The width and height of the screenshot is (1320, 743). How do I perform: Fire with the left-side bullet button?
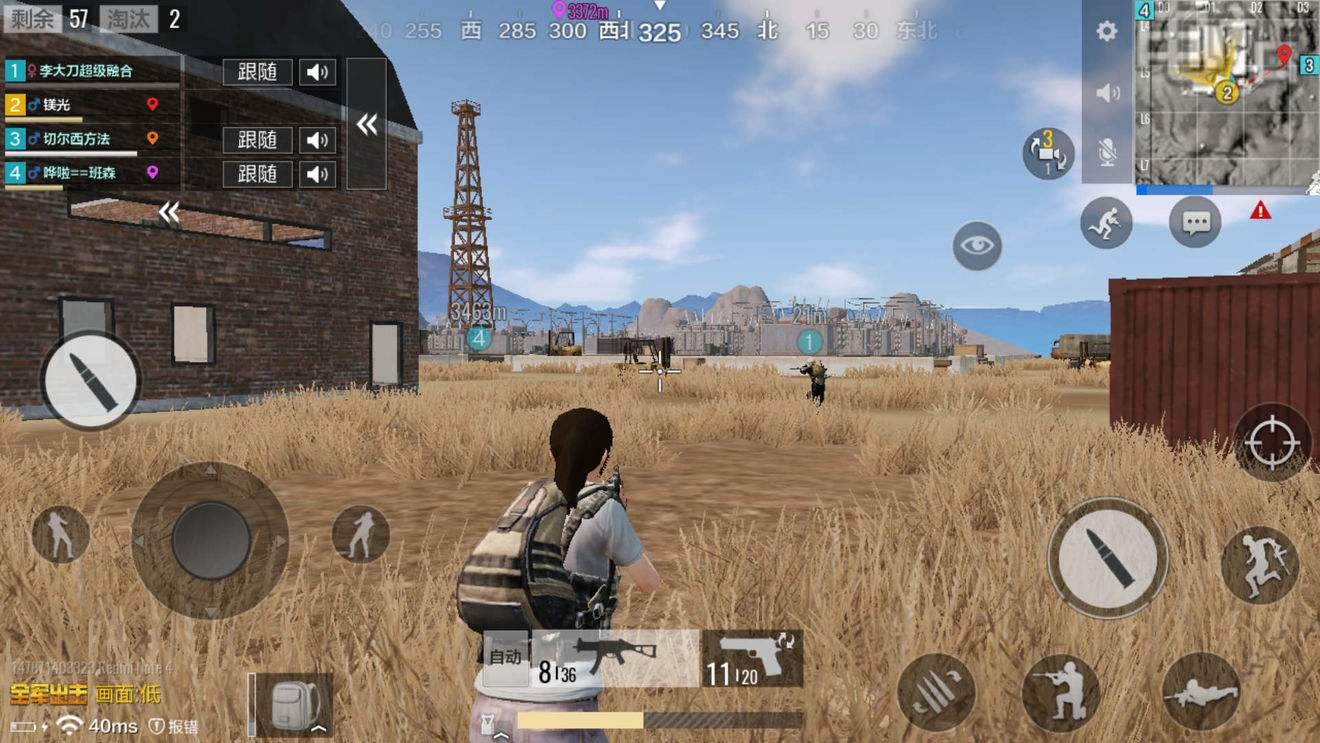[90, 381]
